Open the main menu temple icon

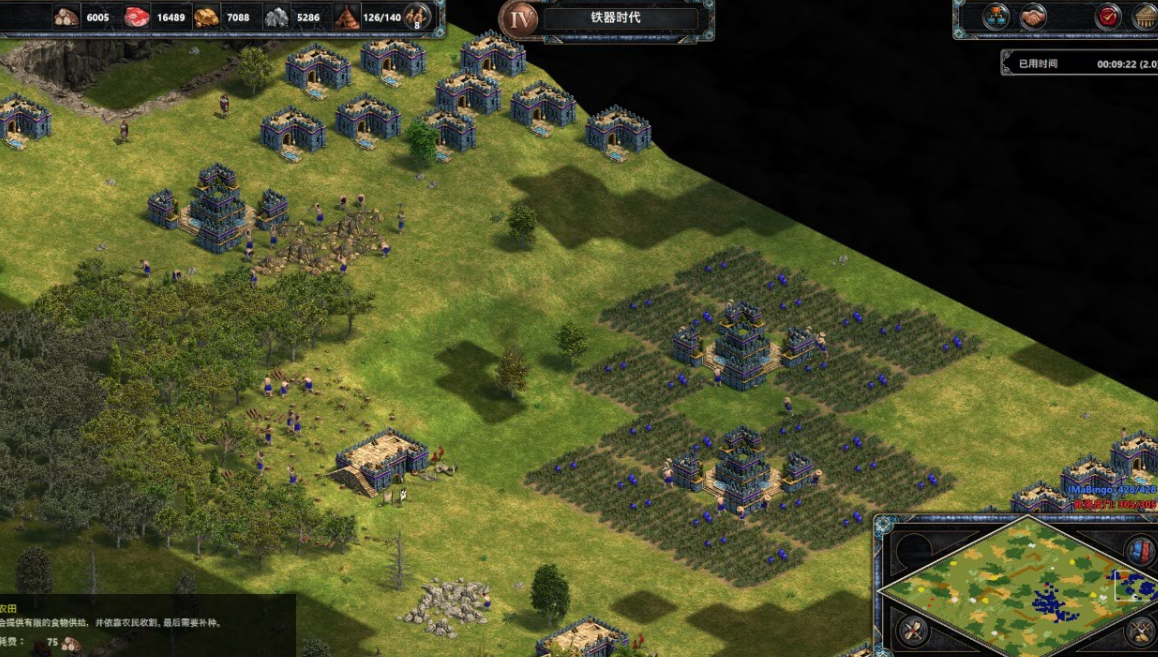(x=1145, y=16)
